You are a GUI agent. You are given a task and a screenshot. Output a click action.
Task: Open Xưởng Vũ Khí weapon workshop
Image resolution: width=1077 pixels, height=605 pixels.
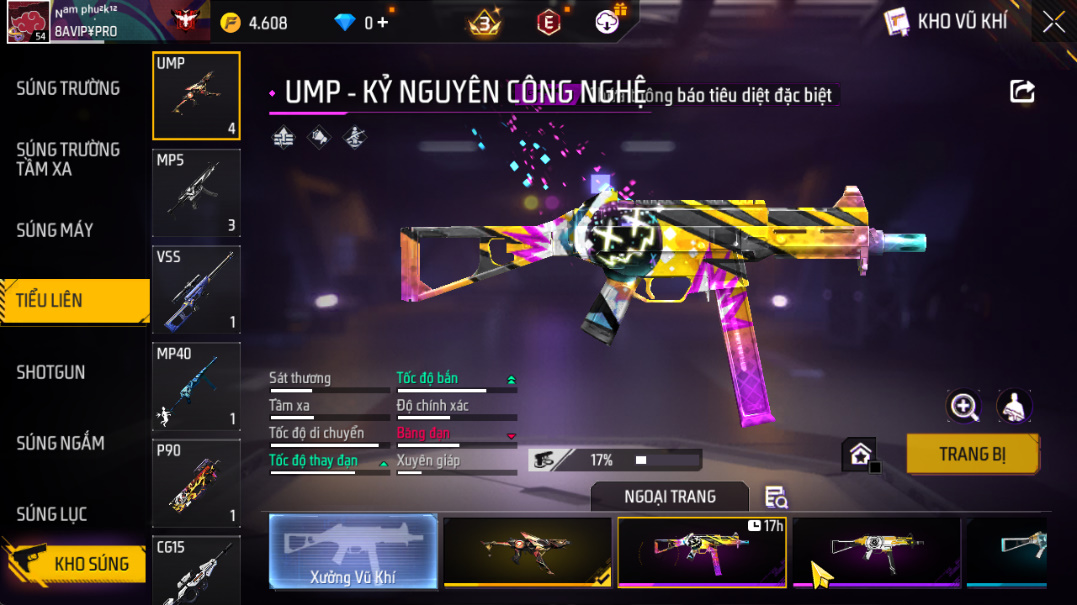353,552
